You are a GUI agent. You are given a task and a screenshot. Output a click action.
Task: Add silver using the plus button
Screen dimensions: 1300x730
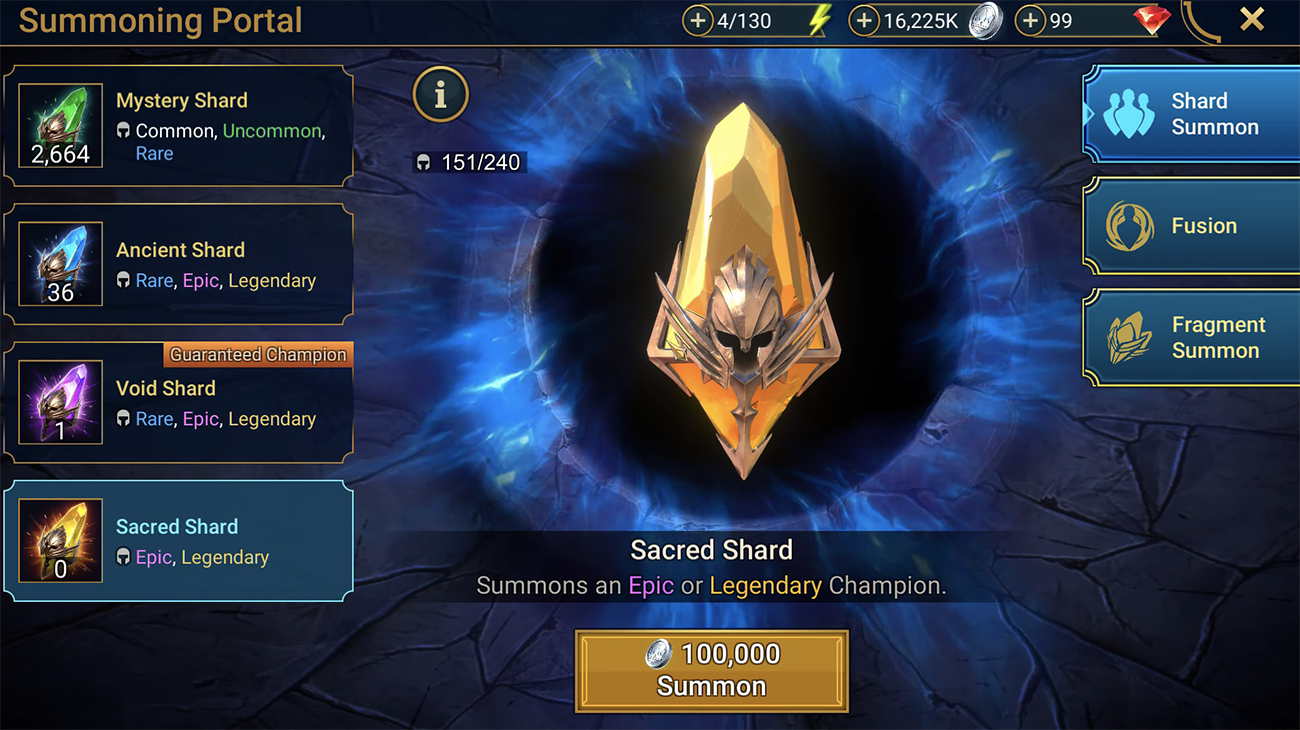pyautogui.click(x=864, y=21)
